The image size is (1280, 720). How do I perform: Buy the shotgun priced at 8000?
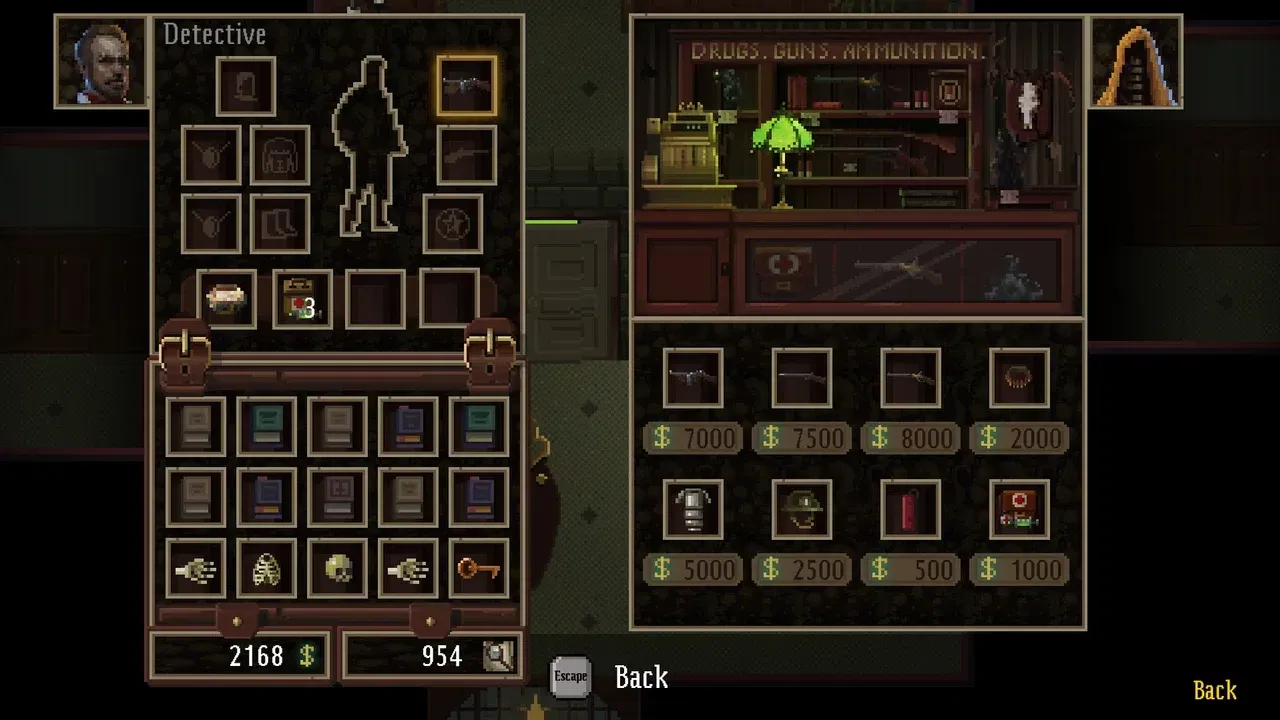click(x=910, y=378)
